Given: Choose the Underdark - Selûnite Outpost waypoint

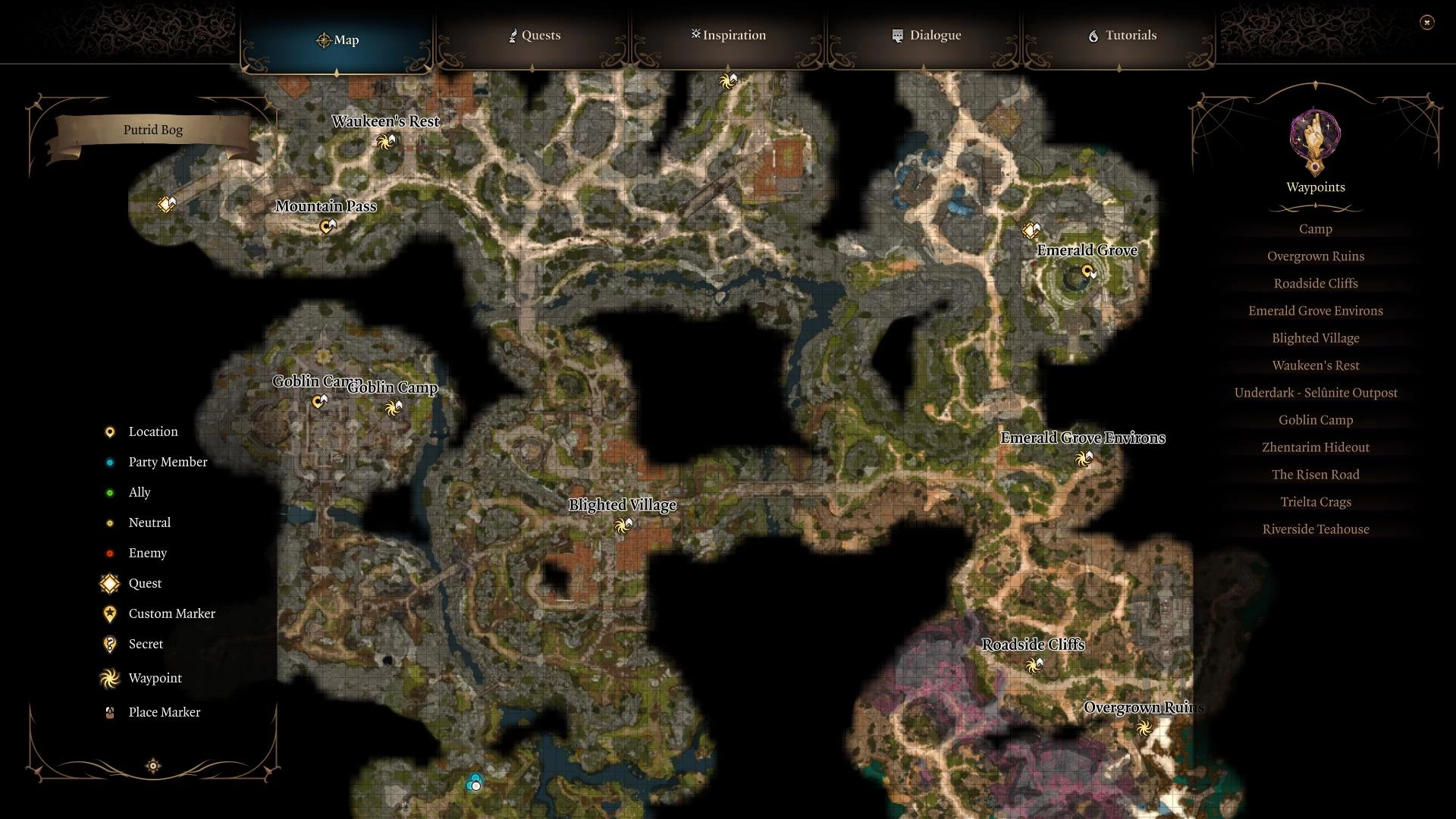Looking at the screenshot, I should tap(1315, 393).
